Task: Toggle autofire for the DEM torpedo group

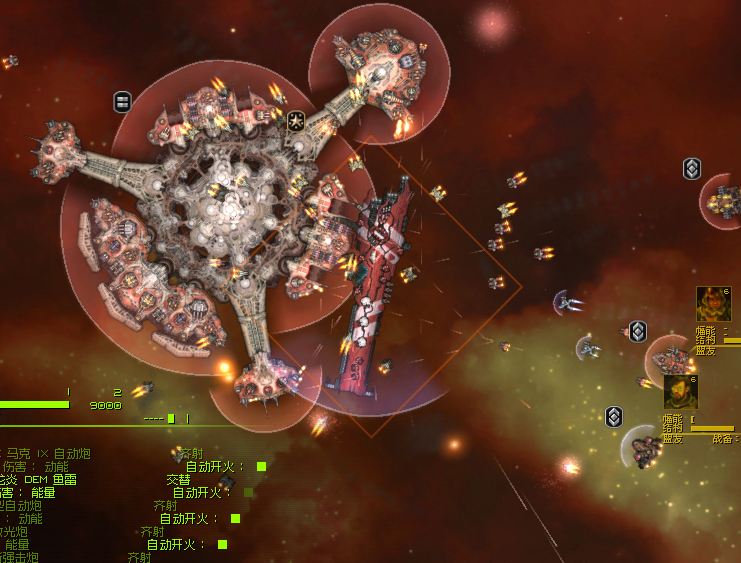Action: pos(248,492)
